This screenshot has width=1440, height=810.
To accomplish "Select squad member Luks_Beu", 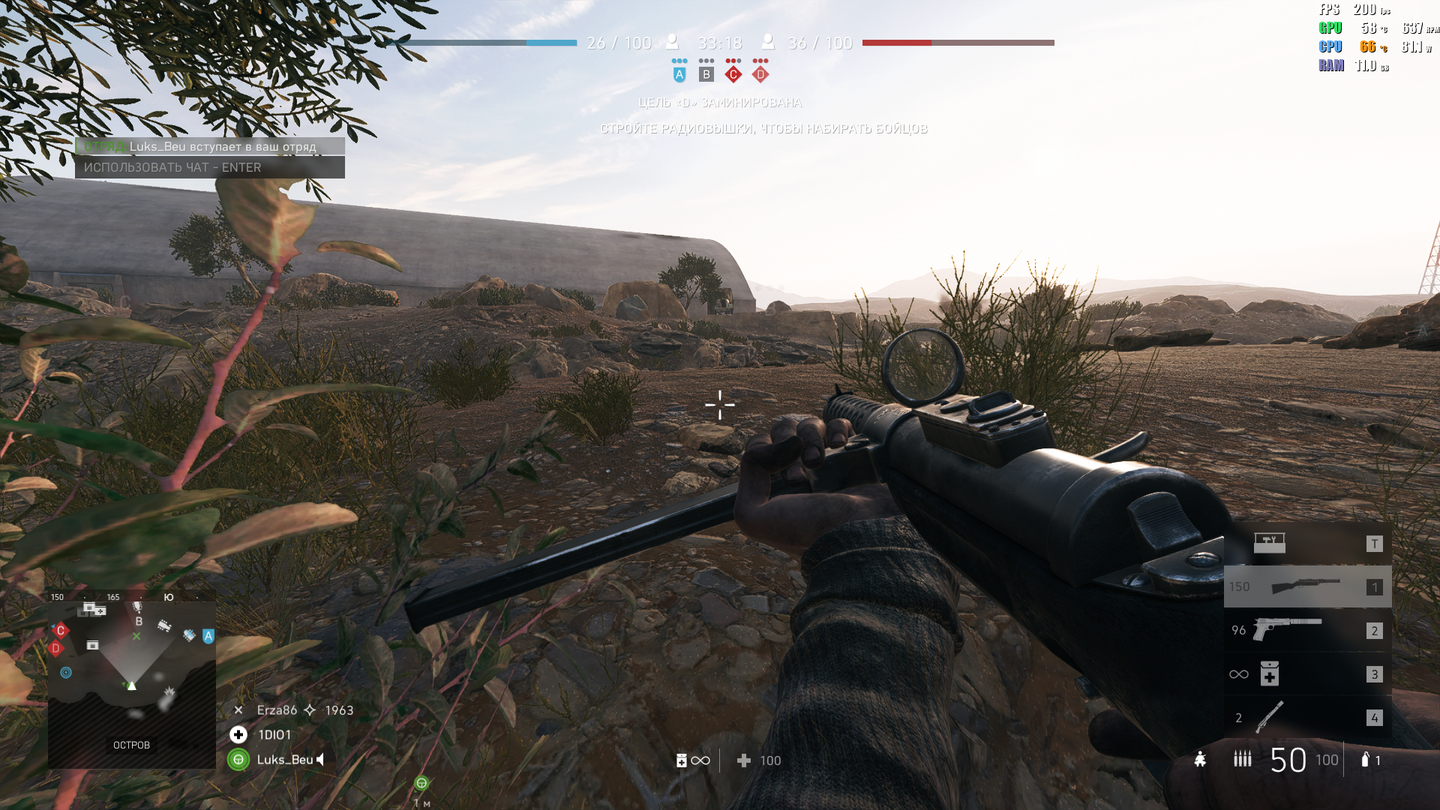I will click(x=285, y=760).
